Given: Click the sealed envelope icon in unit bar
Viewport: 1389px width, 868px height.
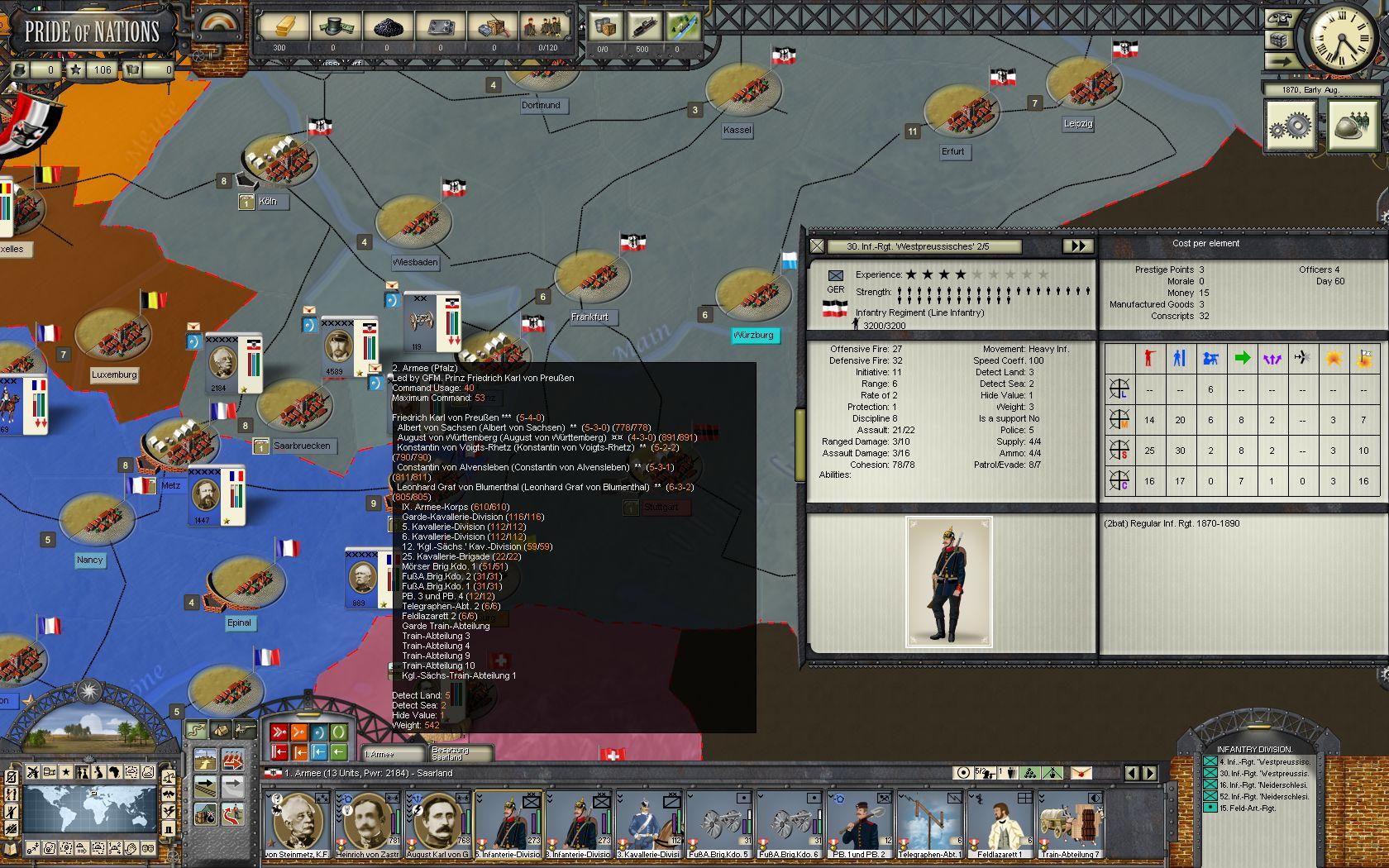Looking at the screenshot, I should [1080, 773].
